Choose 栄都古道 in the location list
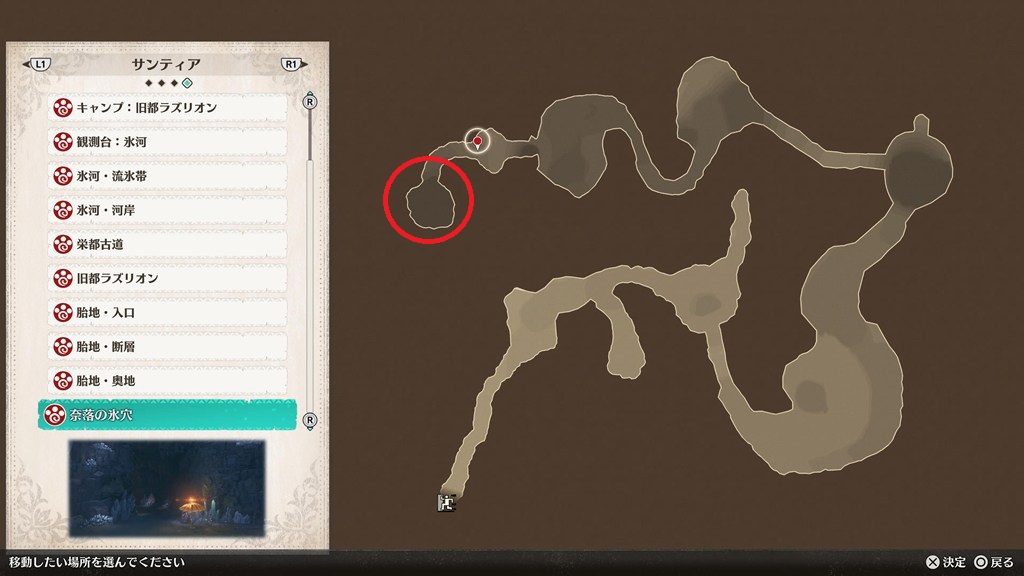This screenshot has width=1024, height=576. 167,244
